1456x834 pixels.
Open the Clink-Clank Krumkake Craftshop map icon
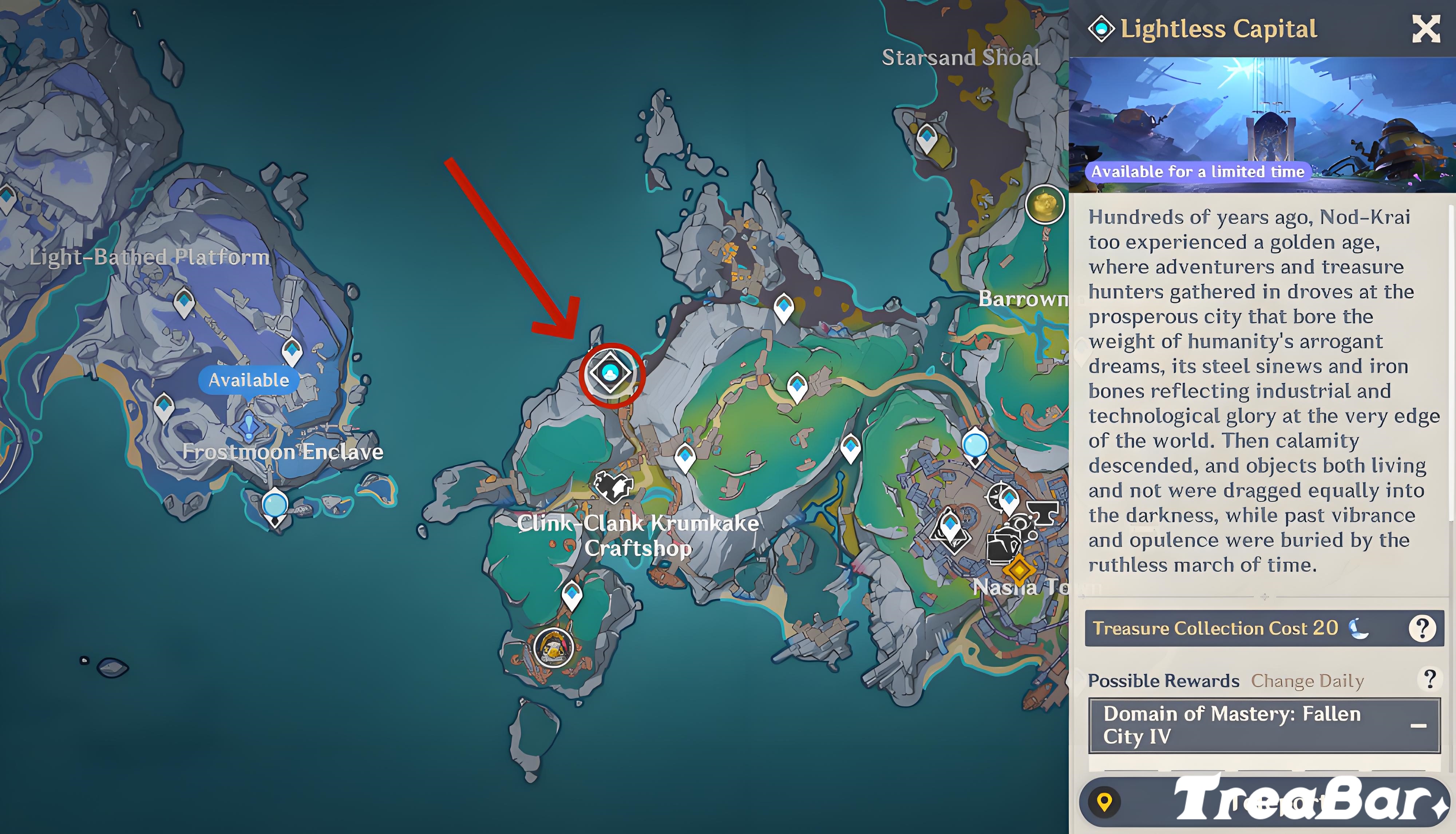pyautogui.click(x=613, y=485)
